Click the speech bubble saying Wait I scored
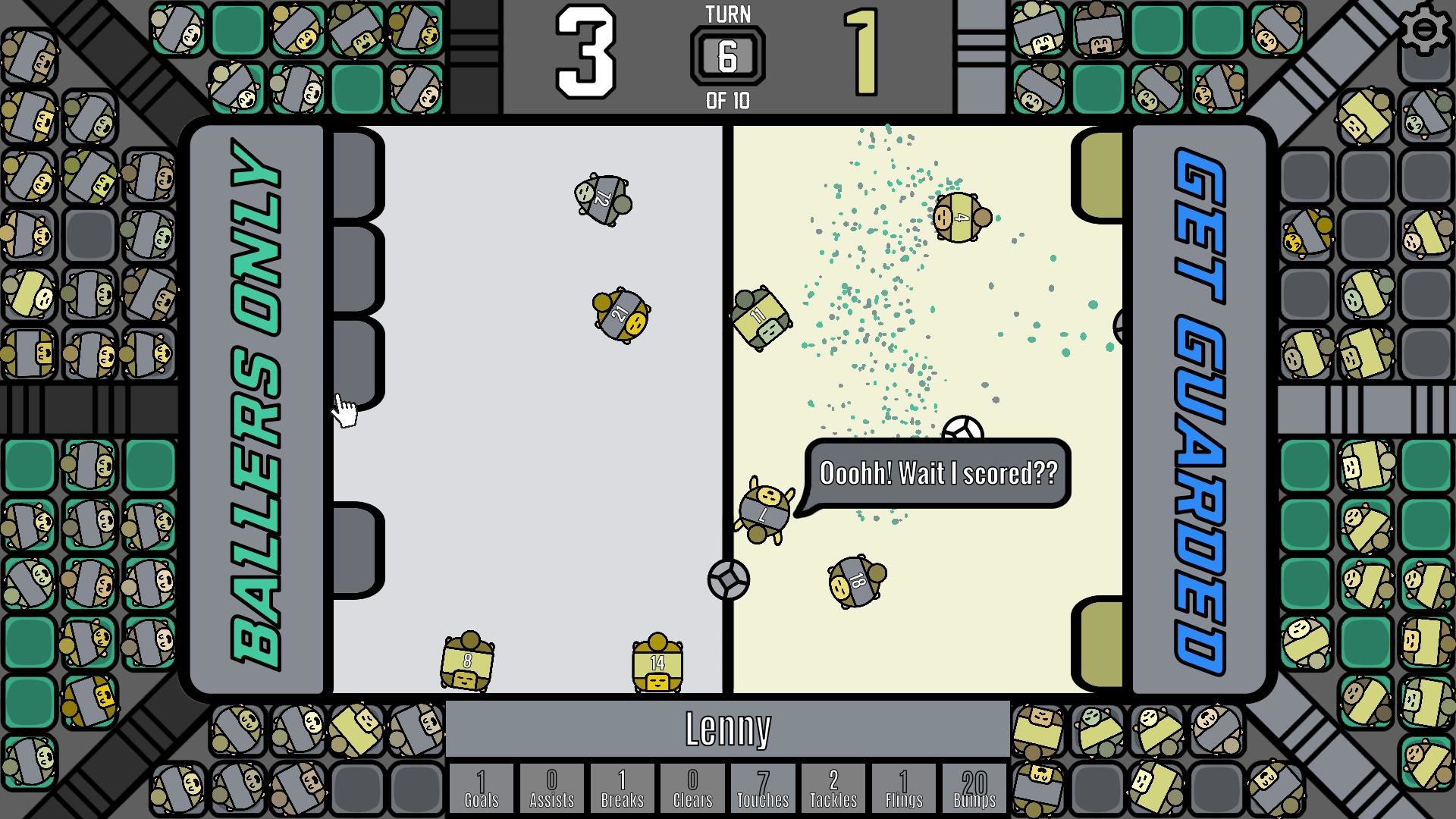This screenshot has width=1456, height=819. pos(938,472)
